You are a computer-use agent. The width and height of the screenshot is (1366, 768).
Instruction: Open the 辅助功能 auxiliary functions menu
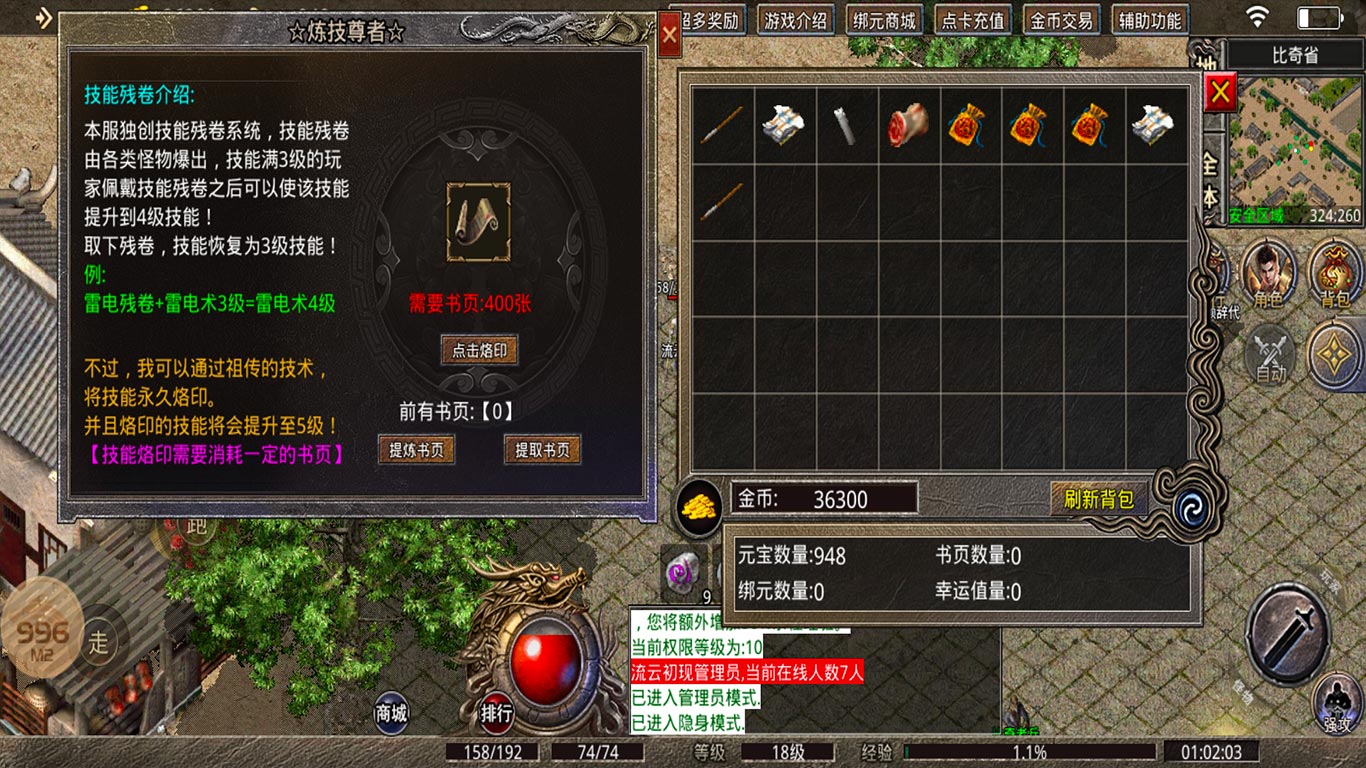(x=1150, y=20)
